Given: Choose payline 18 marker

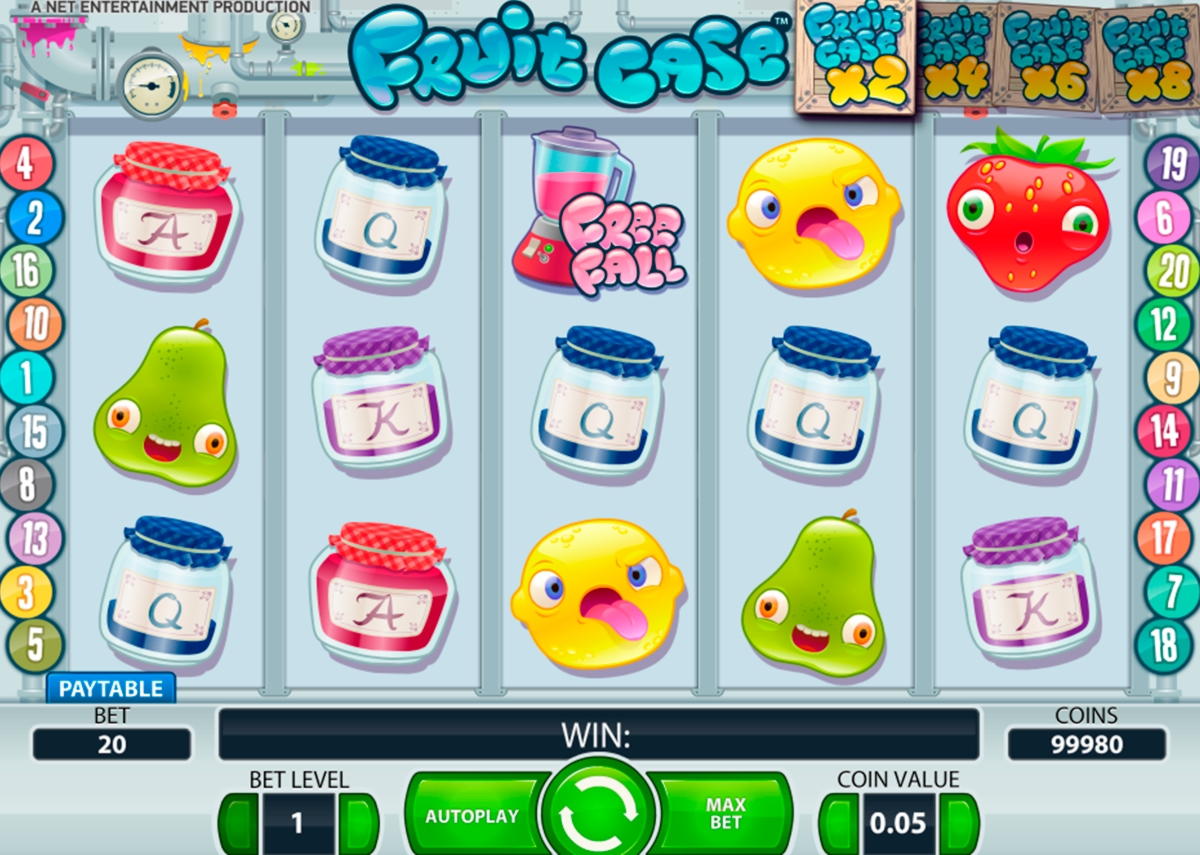Looking at the screenshot, I should click(1164, 646).
